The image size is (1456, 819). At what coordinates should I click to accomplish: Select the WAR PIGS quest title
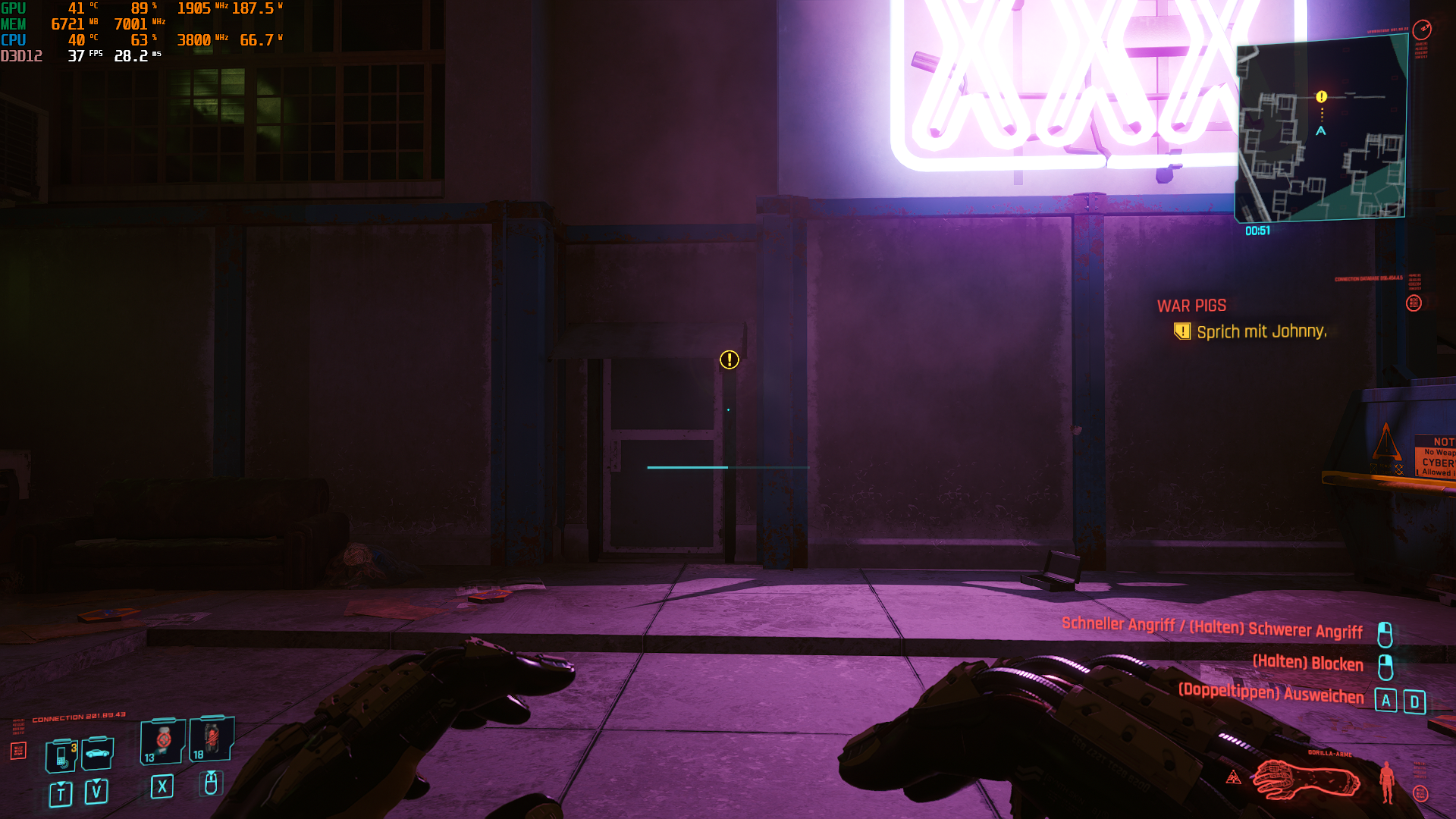(x=1191, y=306)
